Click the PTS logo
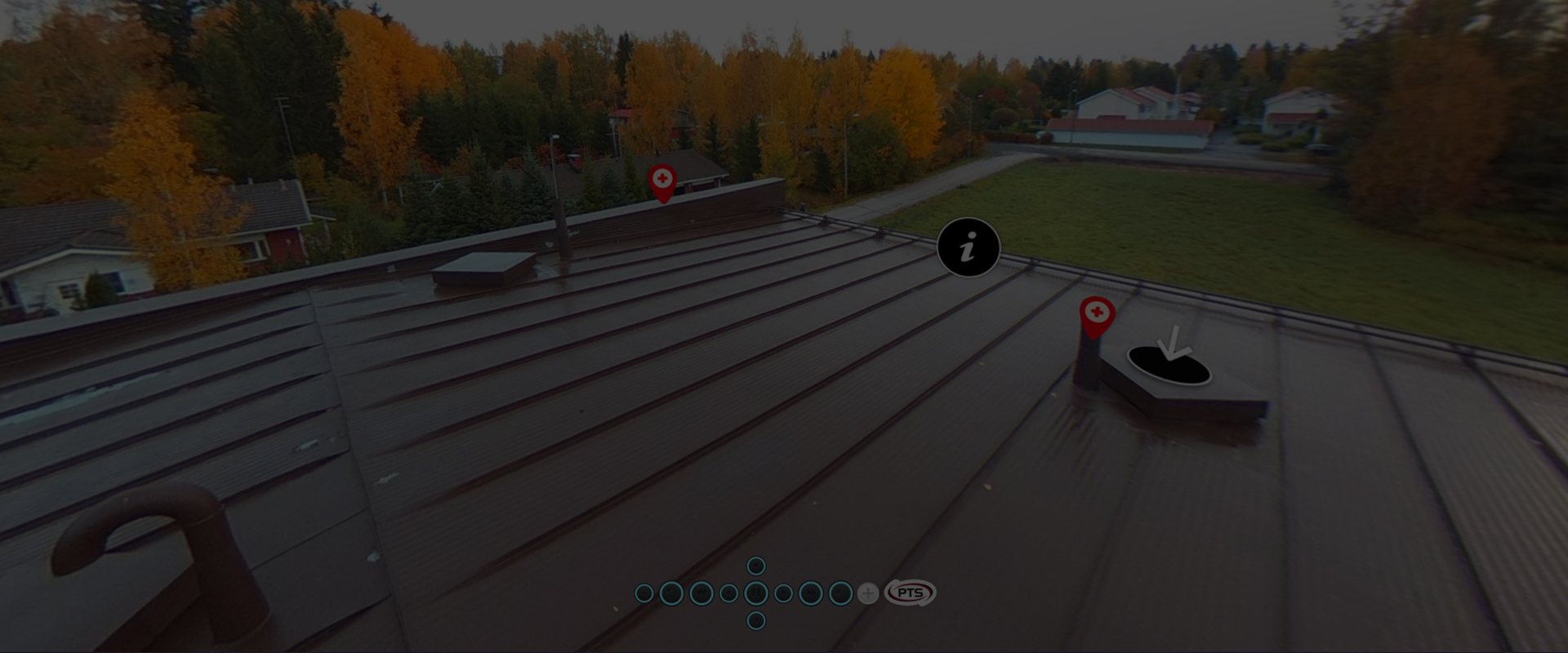The width and height of the screenshot is (1568, 653). [910, 593]
